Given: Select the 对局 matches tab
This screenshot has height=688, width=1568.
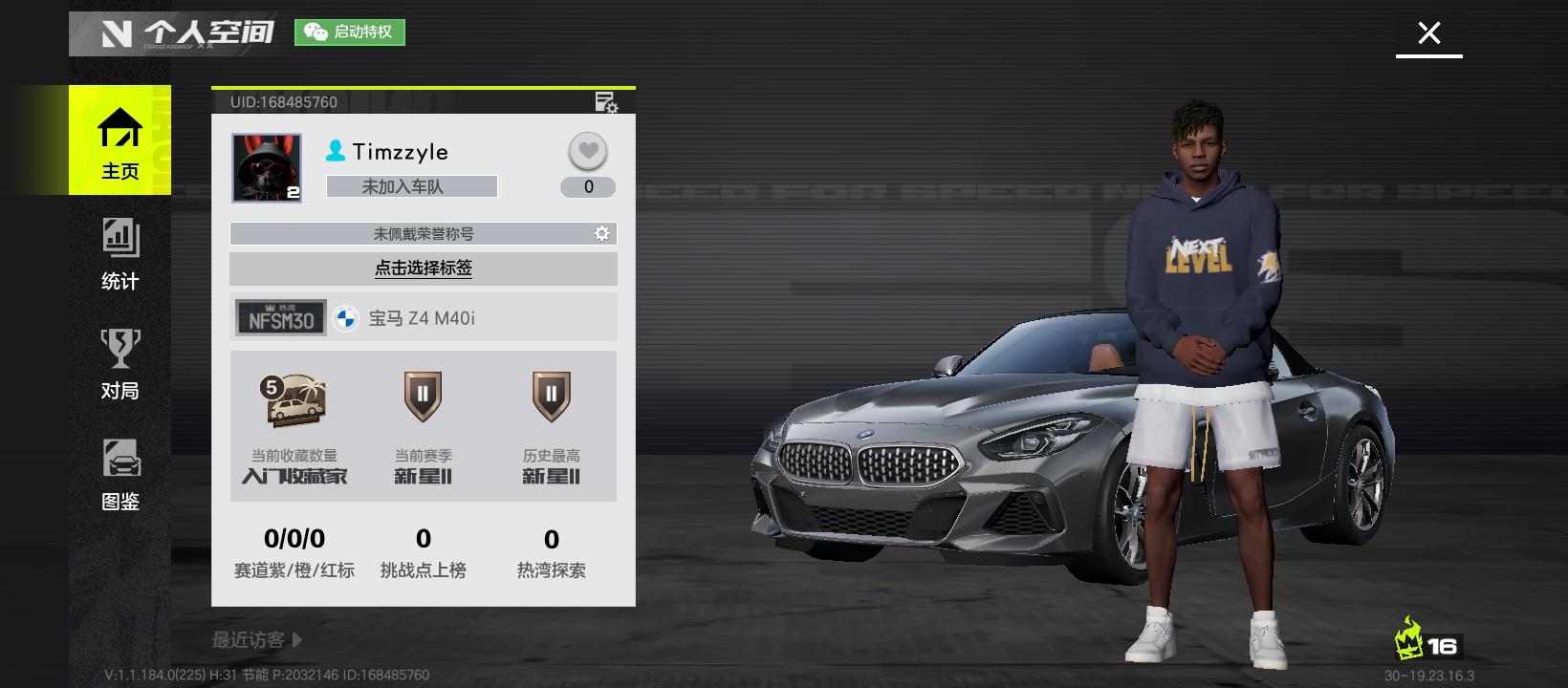Looking at the screenshot, I should tap(120, 364).
